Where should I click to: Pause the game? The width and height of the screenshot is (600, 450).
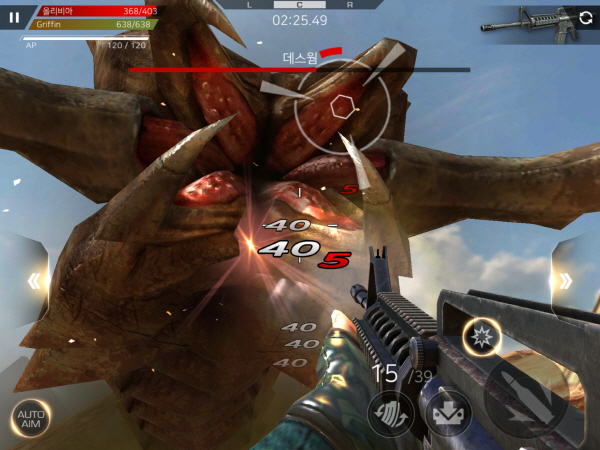14,17
